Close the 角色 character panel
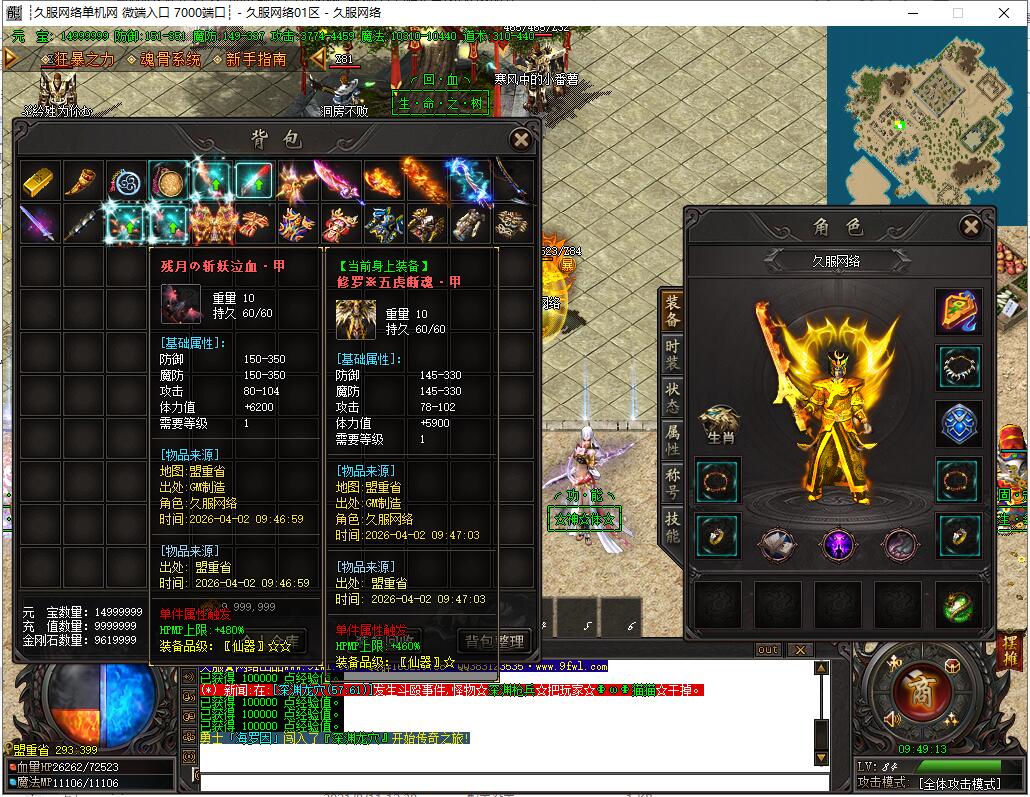 [x=970, y=227]
